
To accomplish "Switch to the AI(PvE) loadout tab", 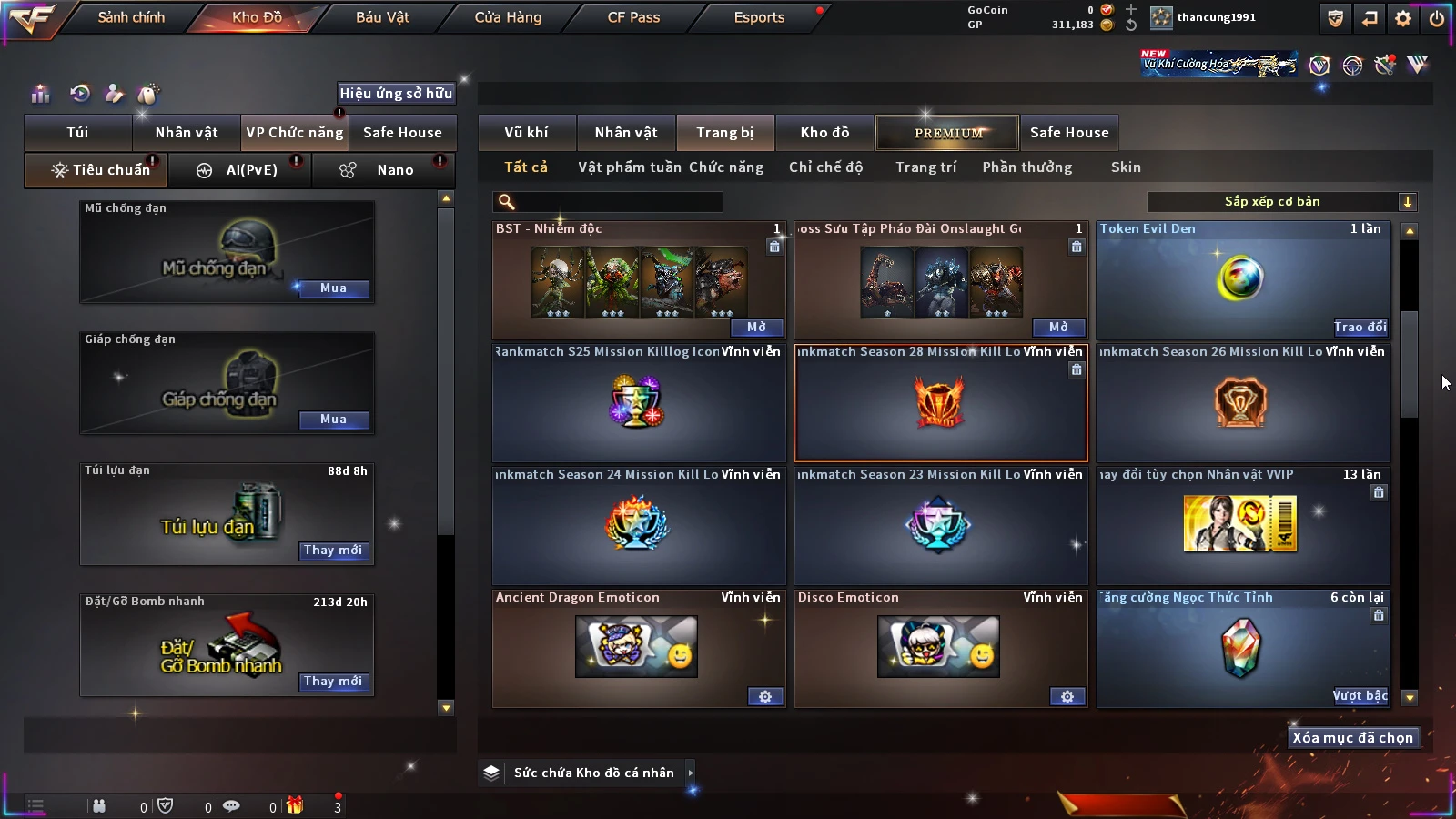I will click(x=240, y=170).
